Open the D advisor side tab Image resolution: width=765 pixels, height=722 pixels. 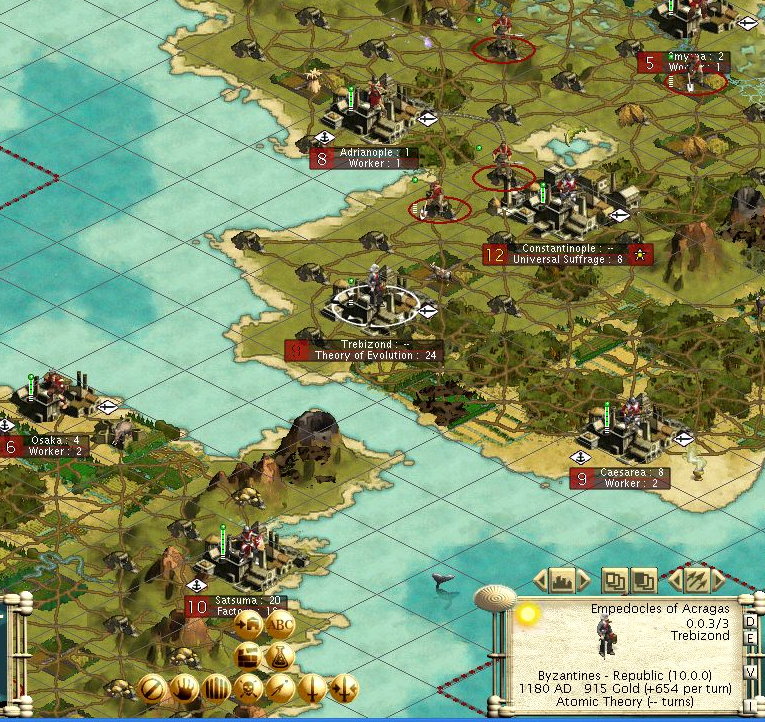pos(750,622)
